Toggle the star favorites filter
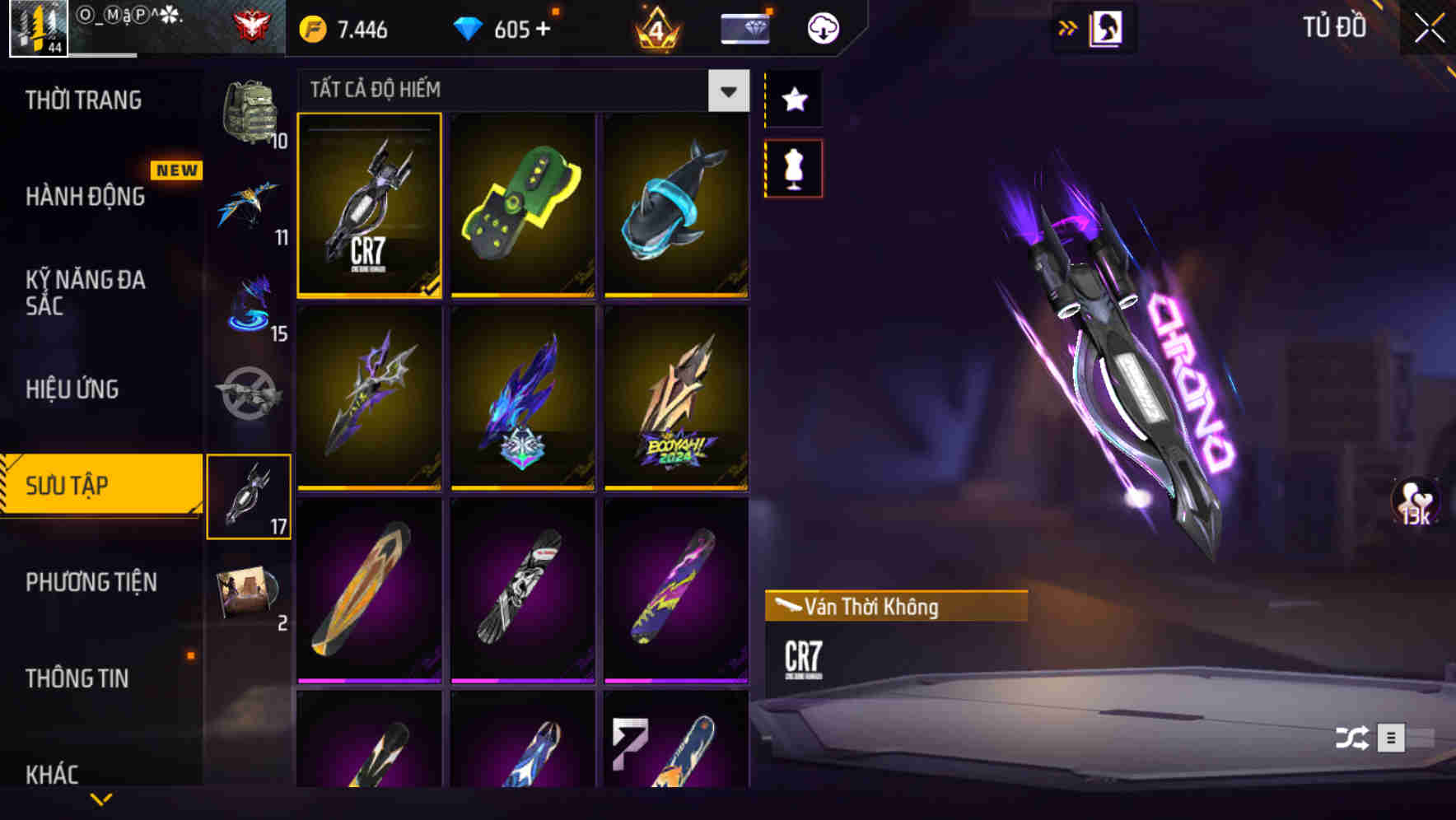The height and width of the screenshot is (820, 1456). [793, 99]
